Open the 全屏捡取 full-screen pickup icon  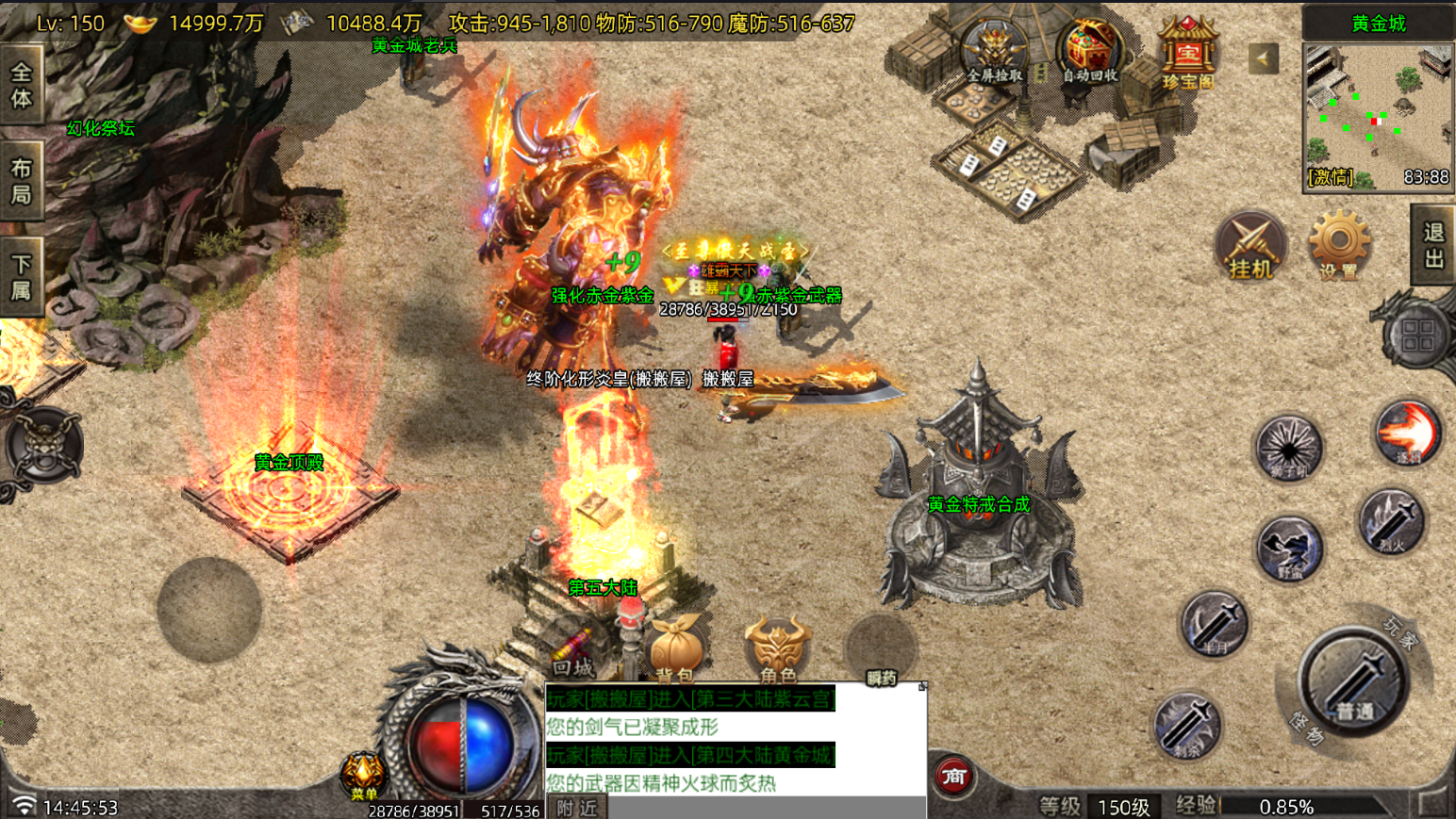pyautogui.click(x=994, y=52)
